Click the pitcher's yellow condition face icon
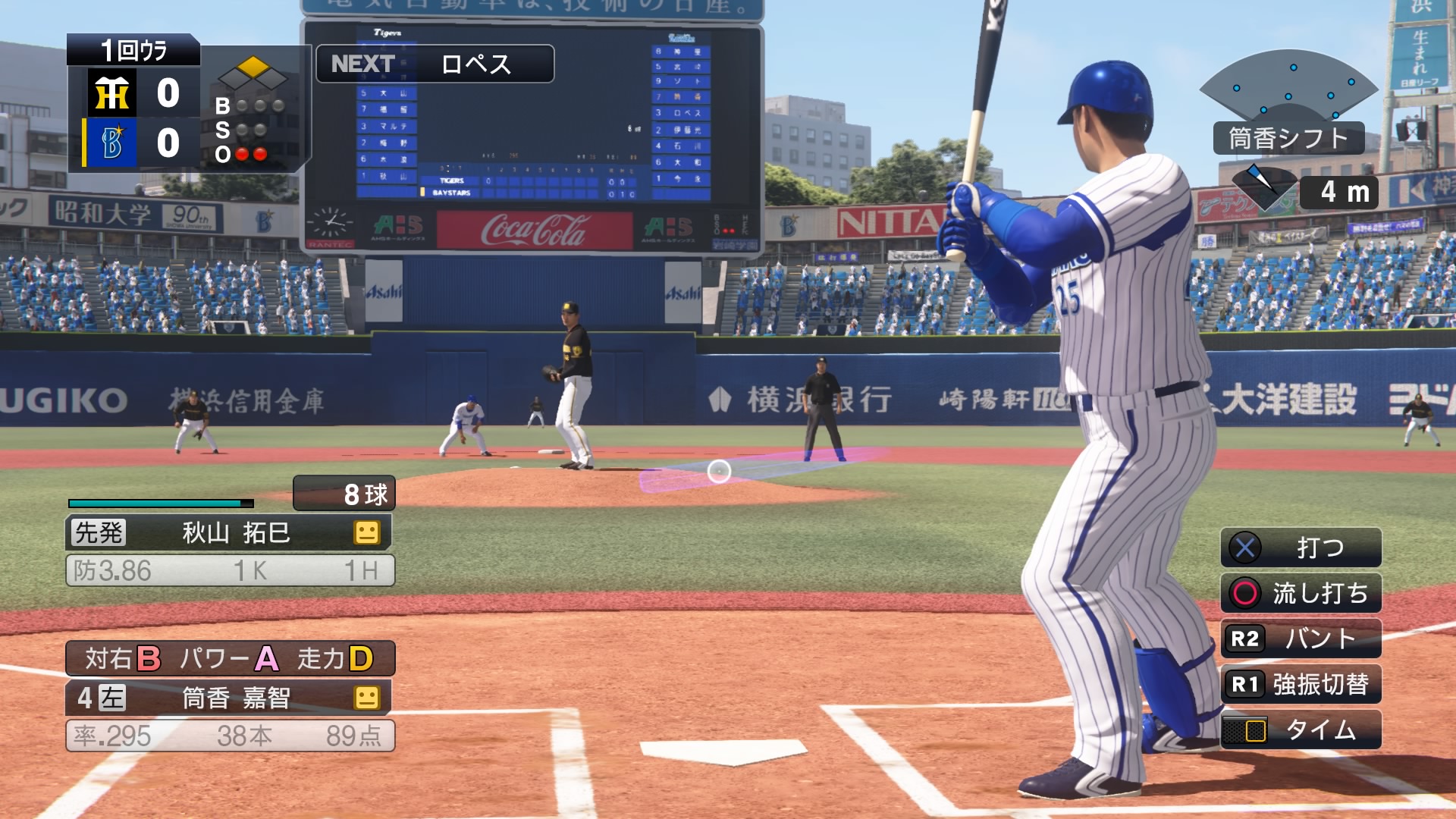 (x=367, y=532)
